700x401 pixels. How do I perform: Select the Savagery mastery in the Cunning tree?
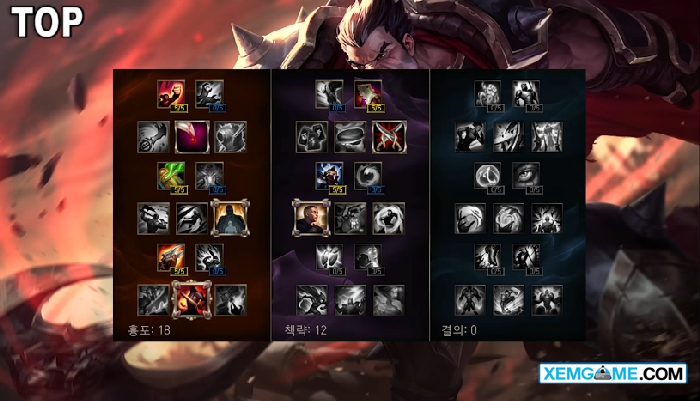point(368,94)
